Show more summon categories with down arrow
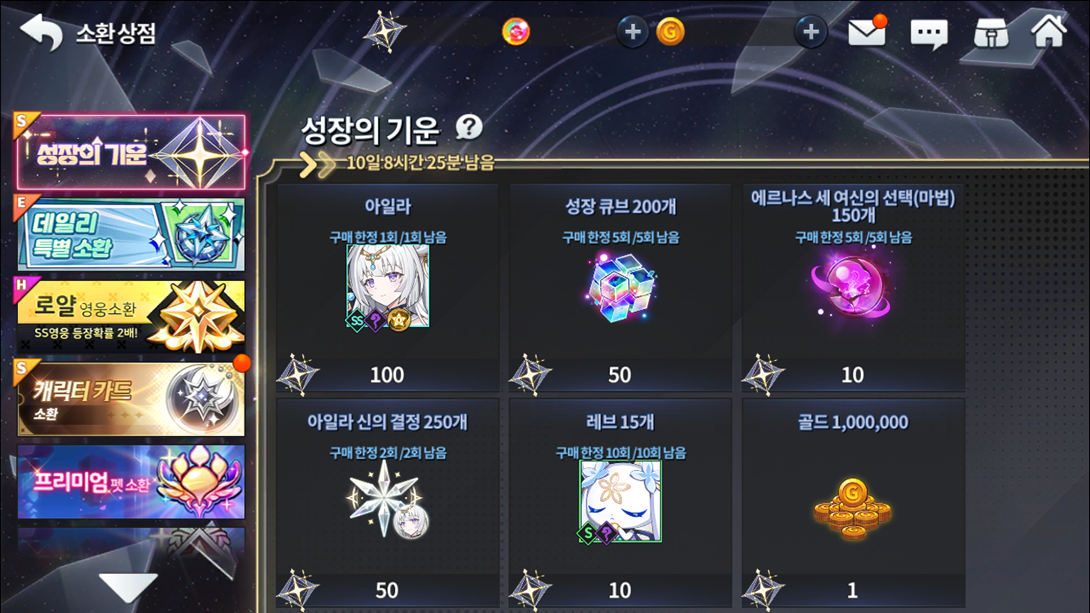Viewport: 1090px width, 613px height. pos(128,587)
